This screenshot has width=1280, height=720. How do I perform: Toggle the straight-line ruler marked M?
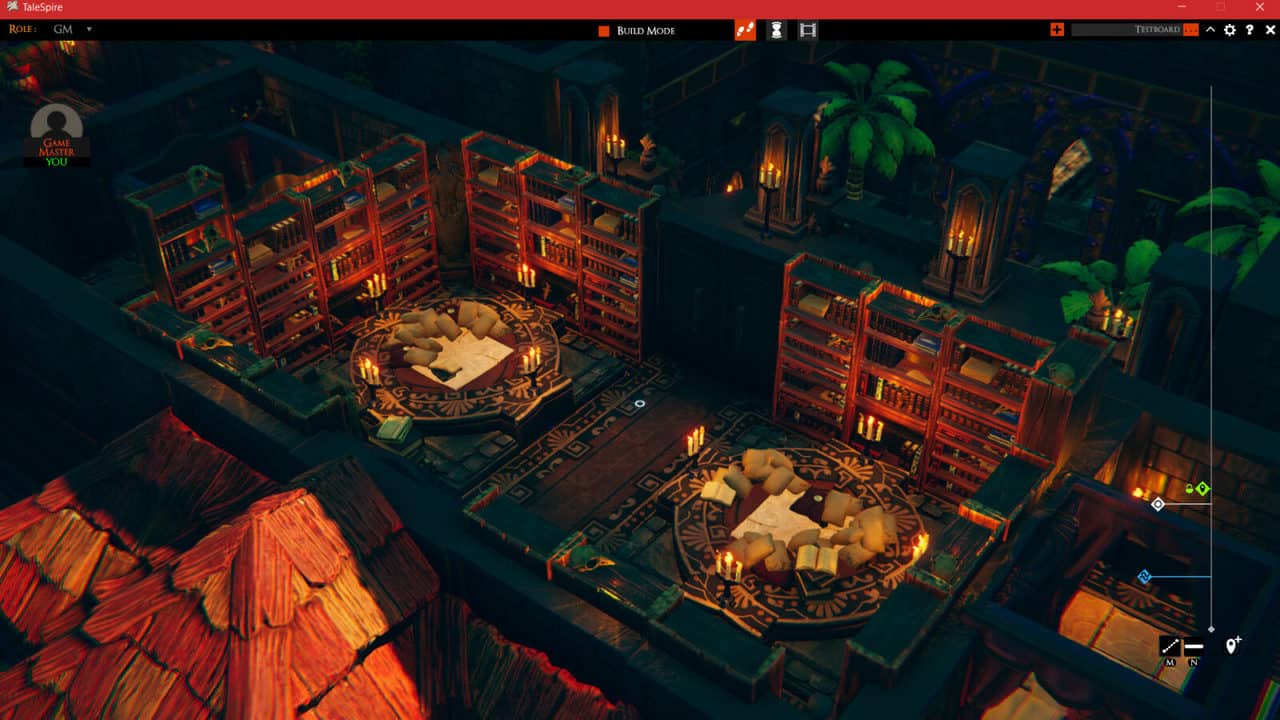coord(1171,644)
